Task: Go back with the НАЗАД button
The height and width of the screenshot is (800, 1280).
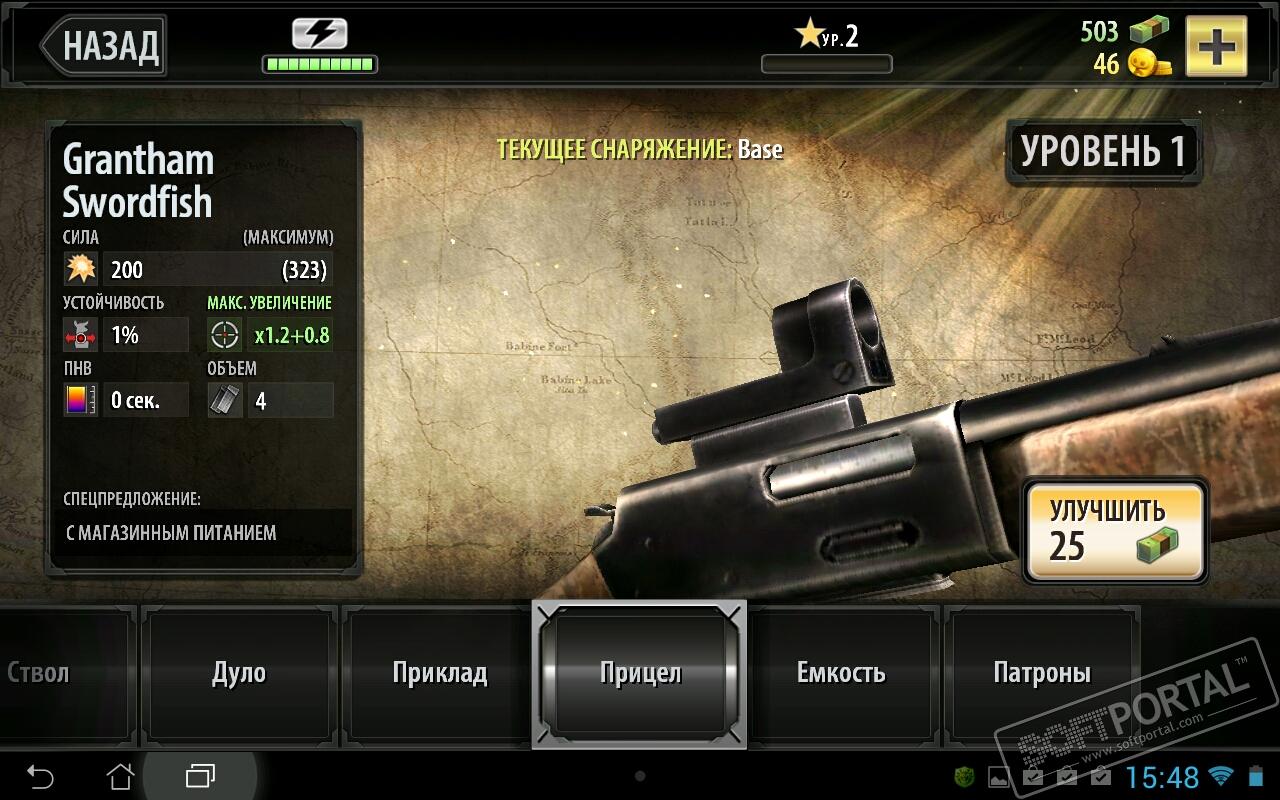Action: pos(105,45)
